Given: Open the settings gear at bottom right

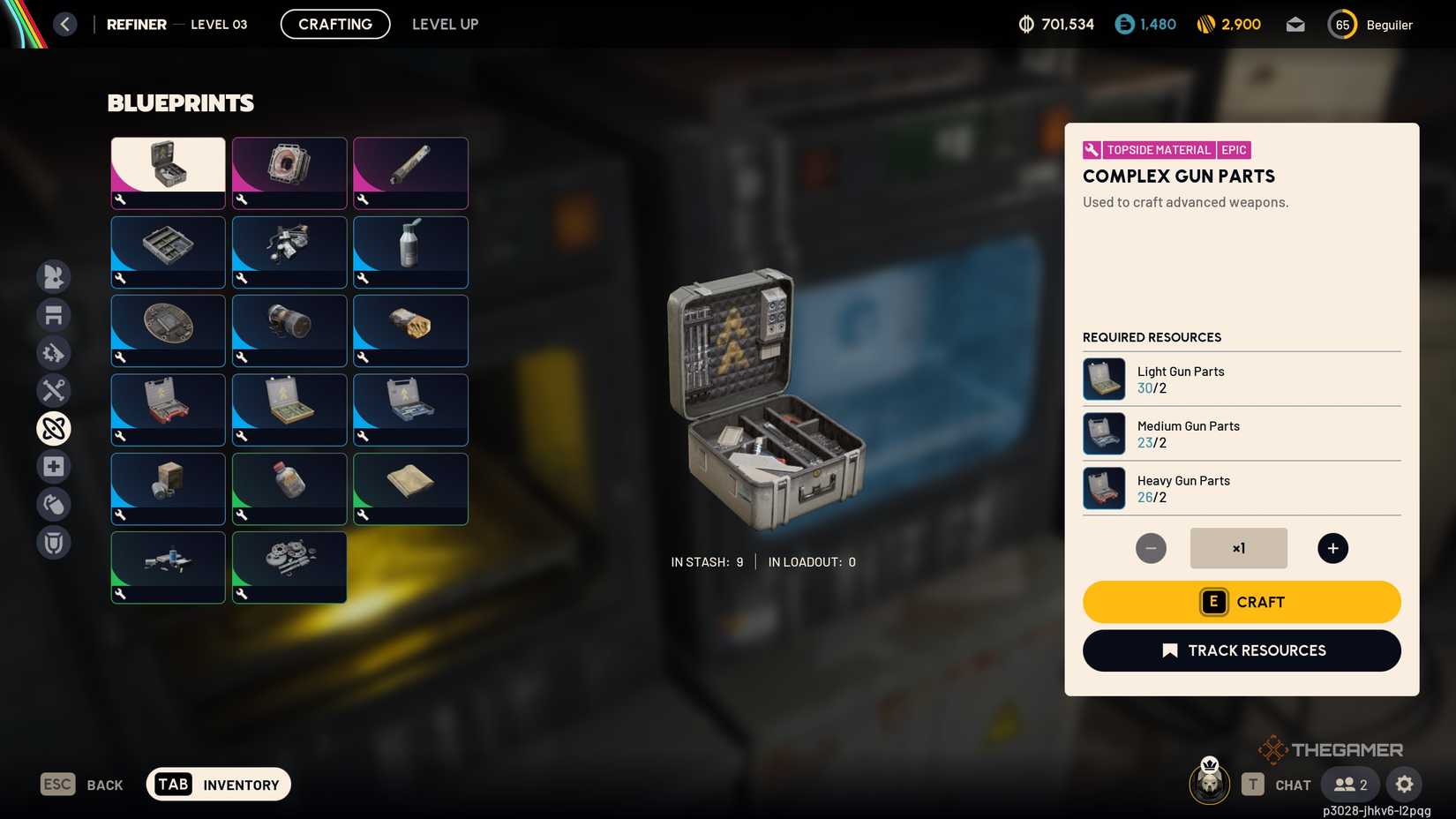Looking at the screenshot, I should coord(1405,784).
